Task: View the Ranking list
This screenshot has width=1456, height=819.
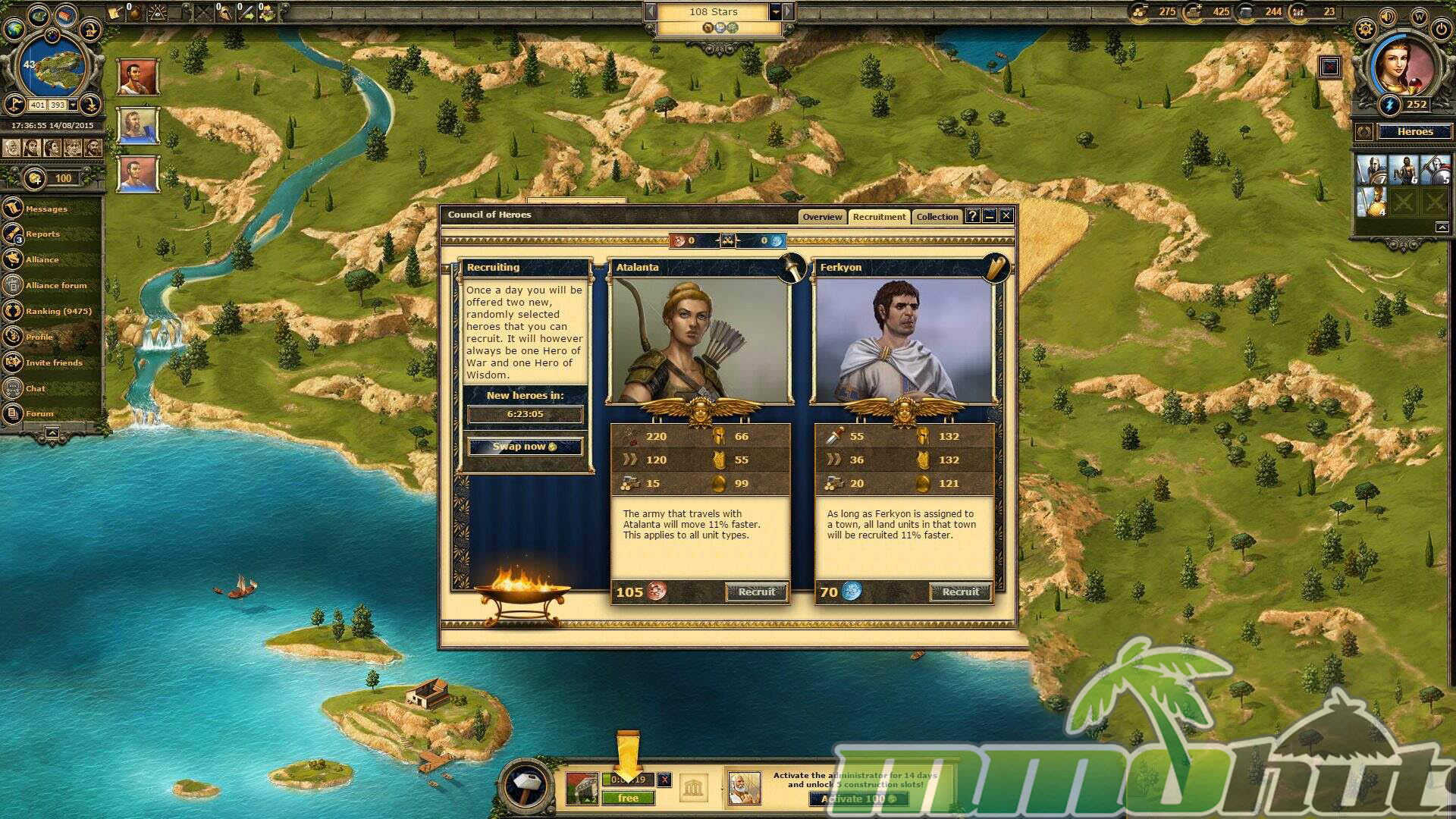Action: pyautogui.click(x=58, y=312)
